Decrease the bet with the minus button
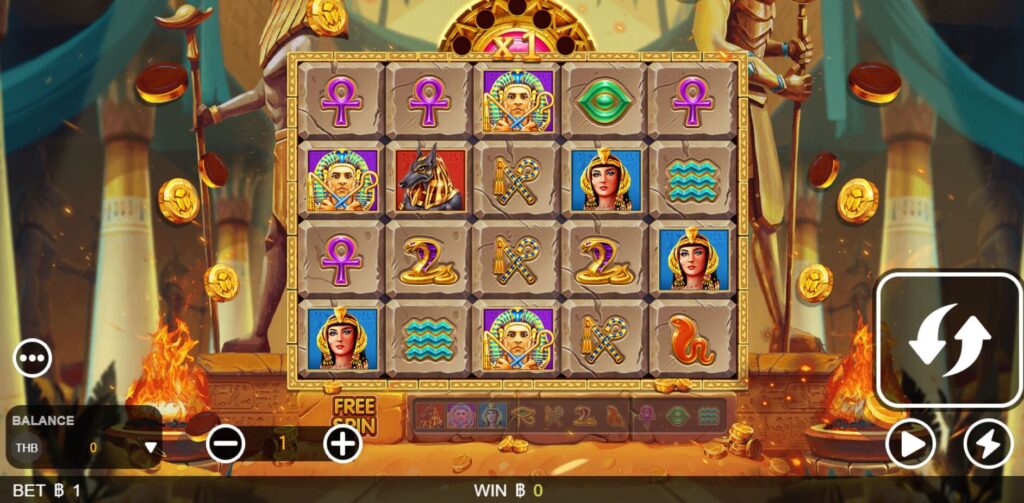Viewport: 1024px width, 503px height. (x=225, y=443)
